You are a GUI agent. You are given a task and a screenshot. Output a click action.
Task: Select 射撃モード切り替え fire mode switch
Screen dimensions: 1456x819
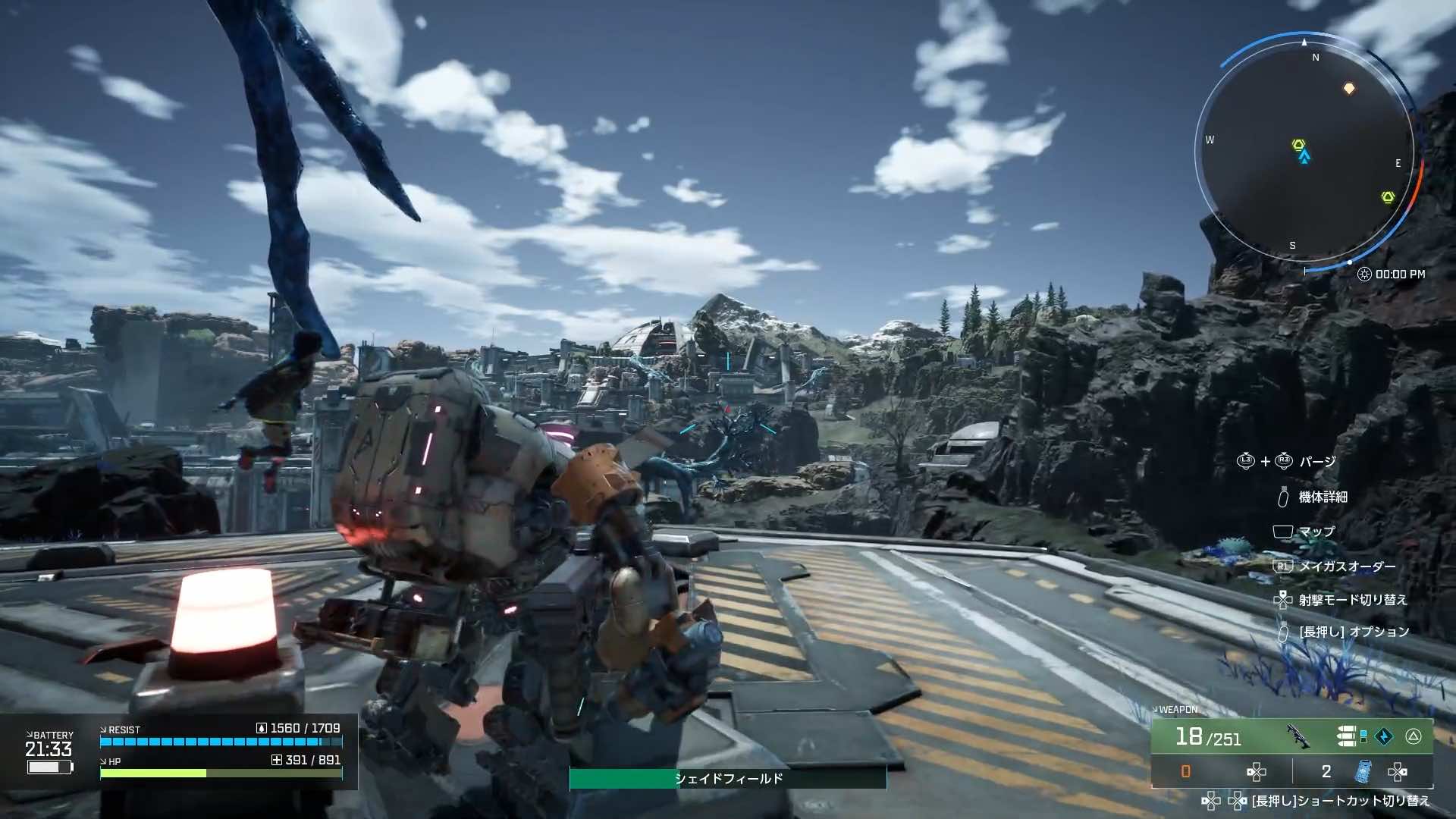[x=1352, y=600]
